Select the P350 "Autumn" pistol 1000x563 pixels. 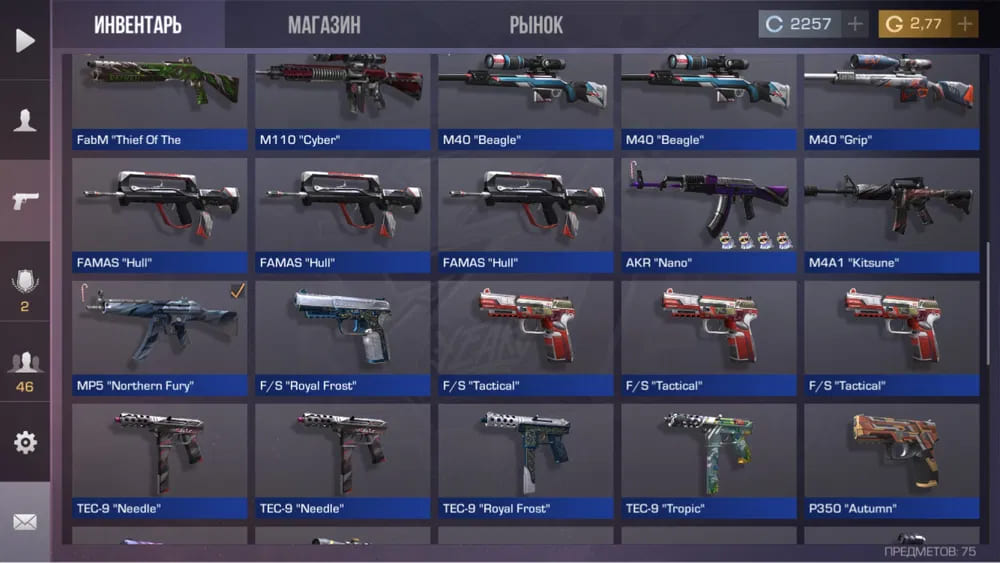pyautogui.click(x=891, y=458)
